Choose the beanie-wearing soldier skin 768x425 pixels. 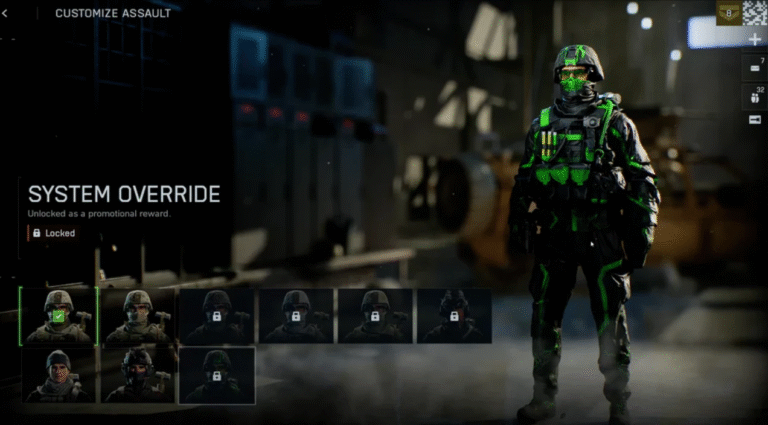click(x=59, y=375)
